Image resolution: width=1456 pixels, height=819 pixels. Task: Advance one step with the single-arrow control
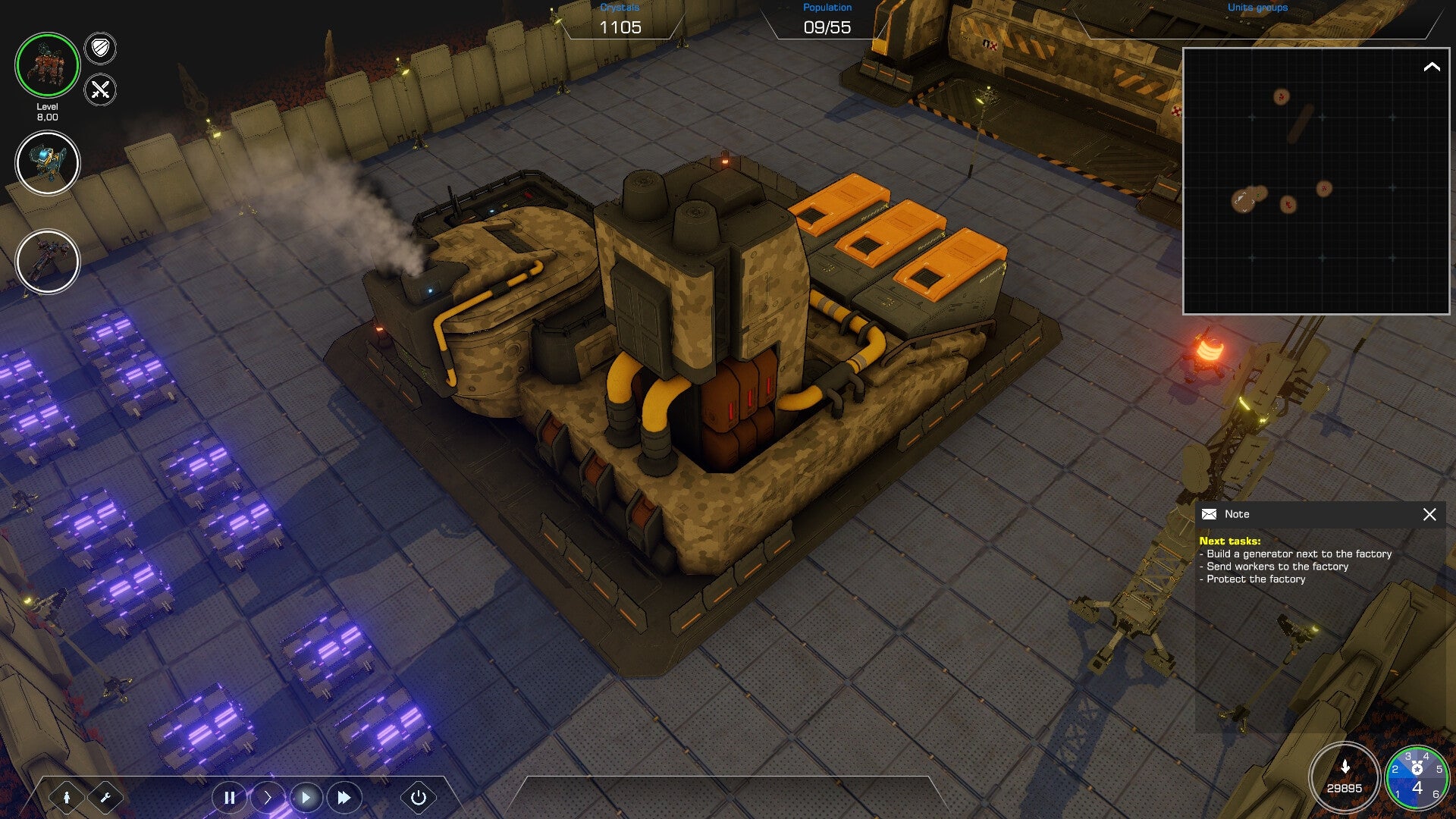click(x=267, y=797)
